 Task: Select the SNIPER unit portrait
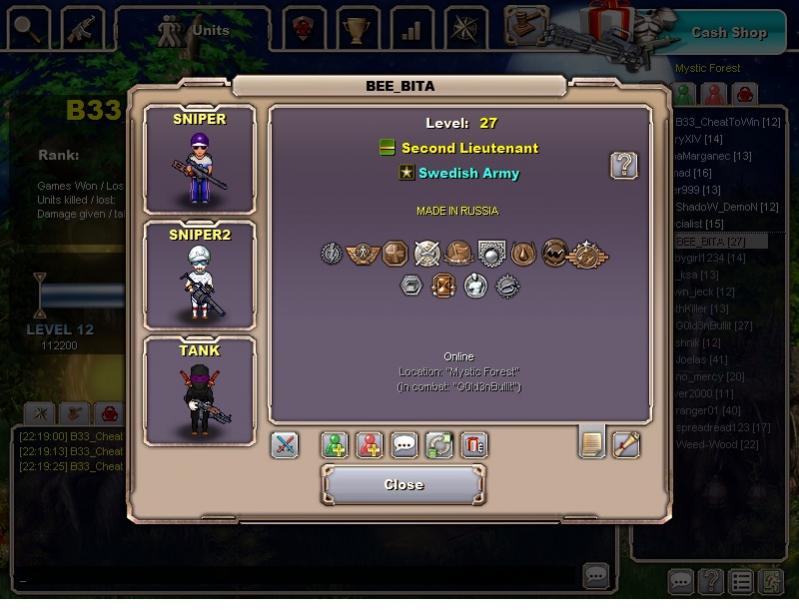[199, 160]
